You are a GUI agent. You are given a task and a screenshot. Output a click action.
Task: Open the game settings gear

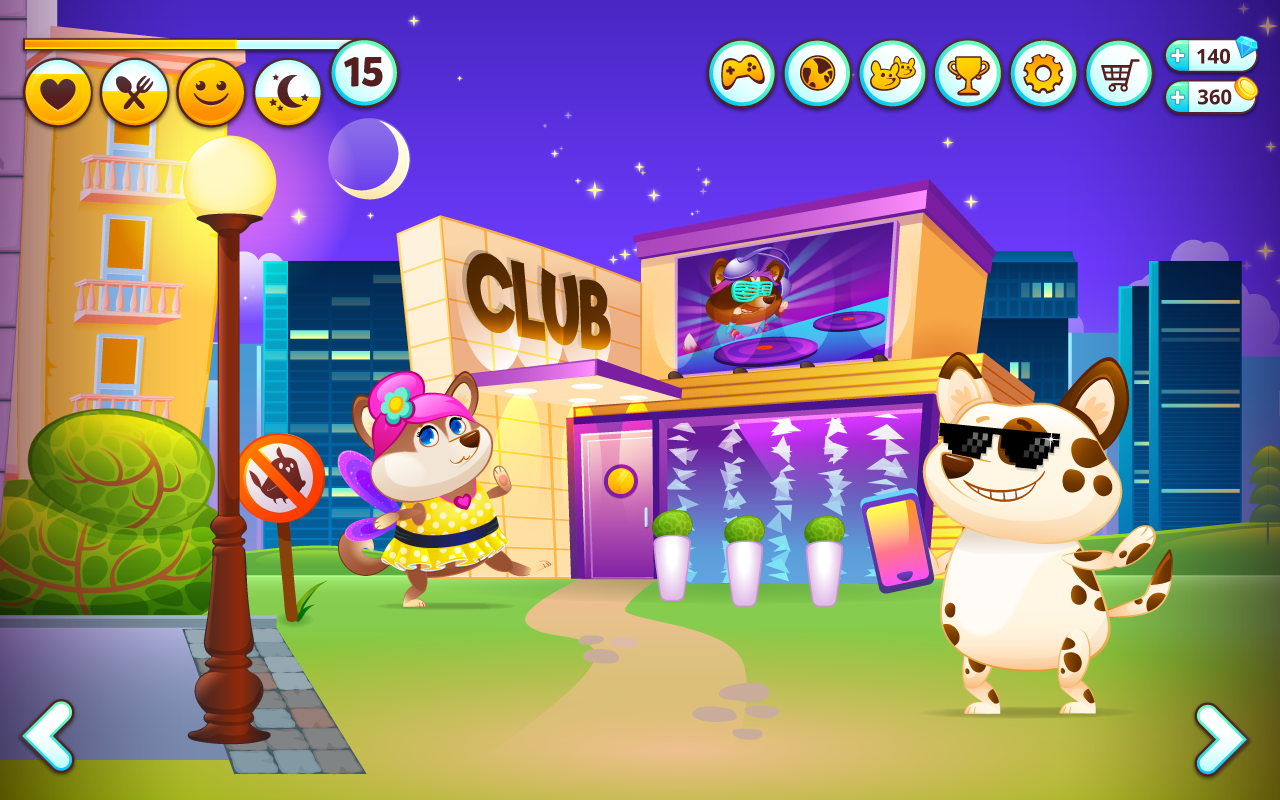(1042, 72)
